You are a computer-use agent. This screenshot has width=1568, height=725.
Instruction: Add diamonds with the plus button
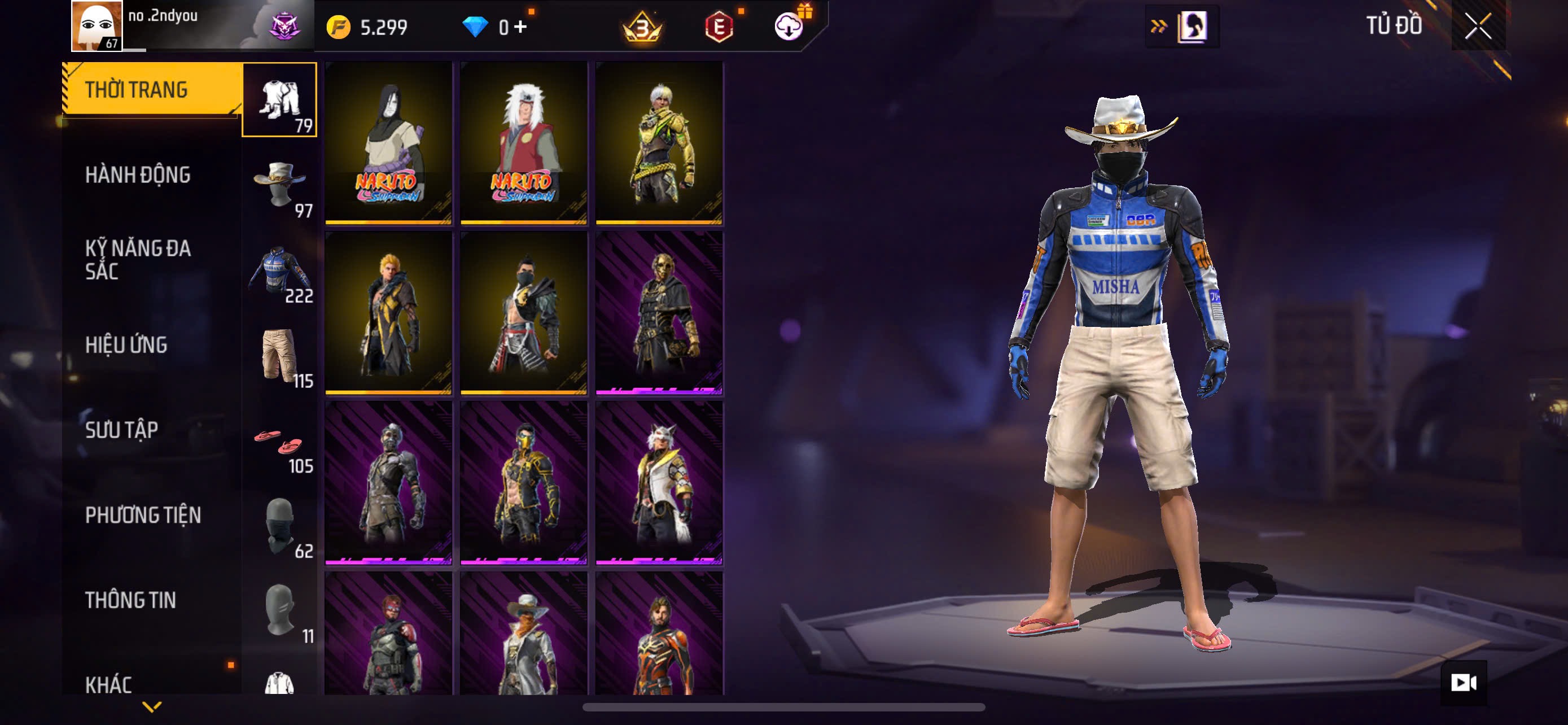click(520, 28)
